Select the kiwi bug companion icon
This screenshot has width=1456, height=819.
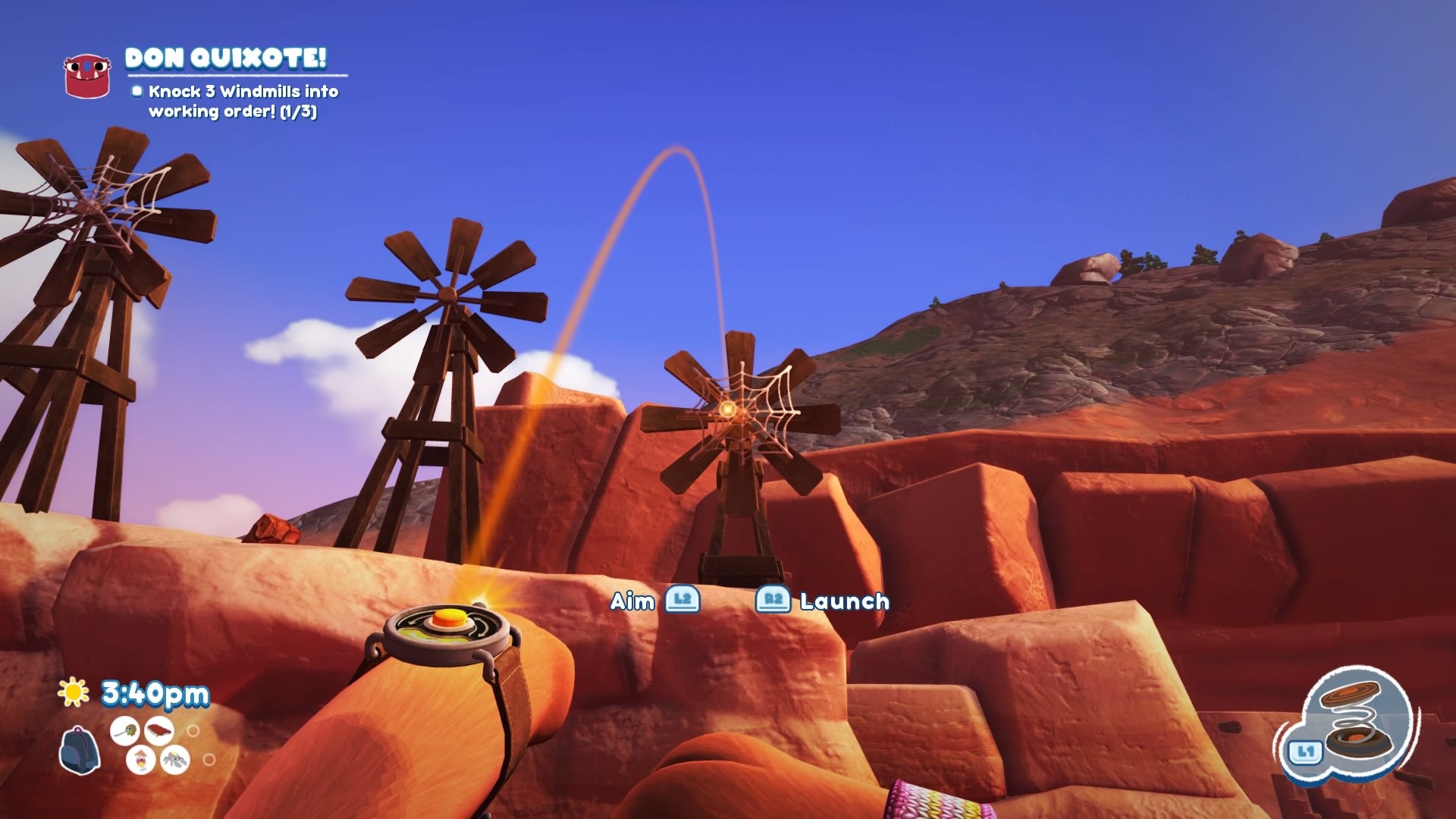point(124,730)
